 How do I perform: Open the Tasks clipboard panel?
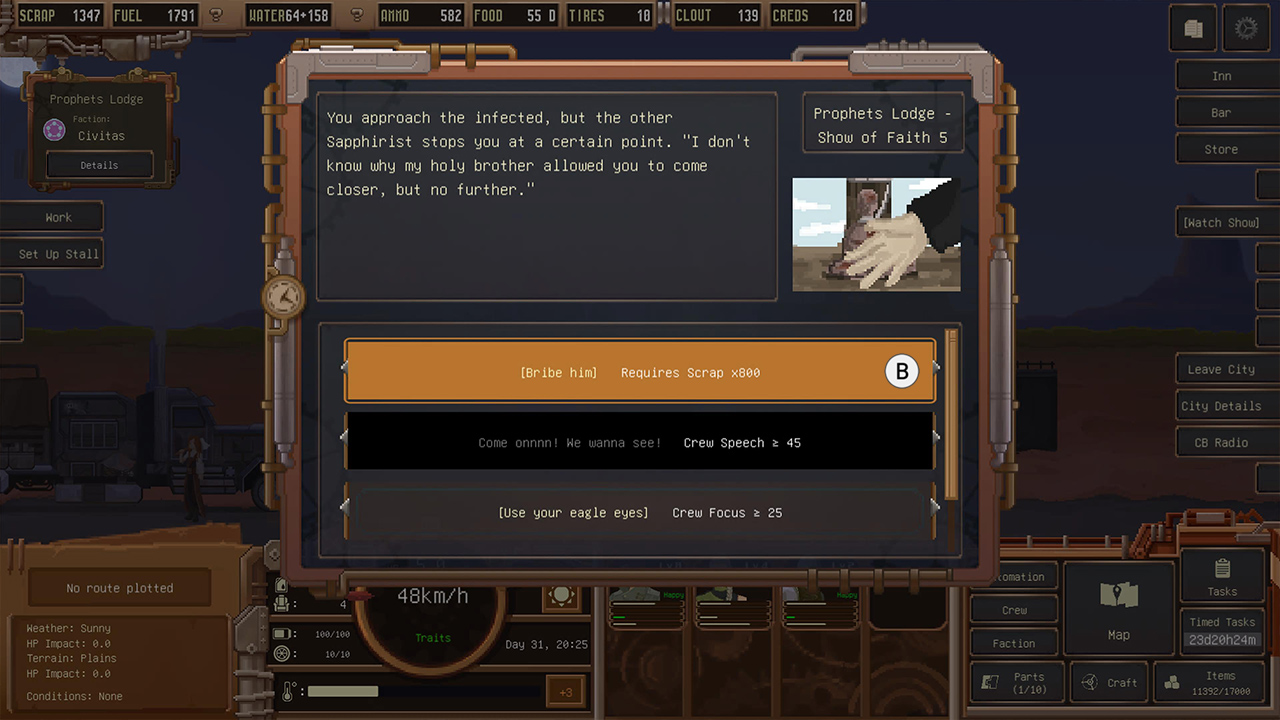tap(1220, 570)
